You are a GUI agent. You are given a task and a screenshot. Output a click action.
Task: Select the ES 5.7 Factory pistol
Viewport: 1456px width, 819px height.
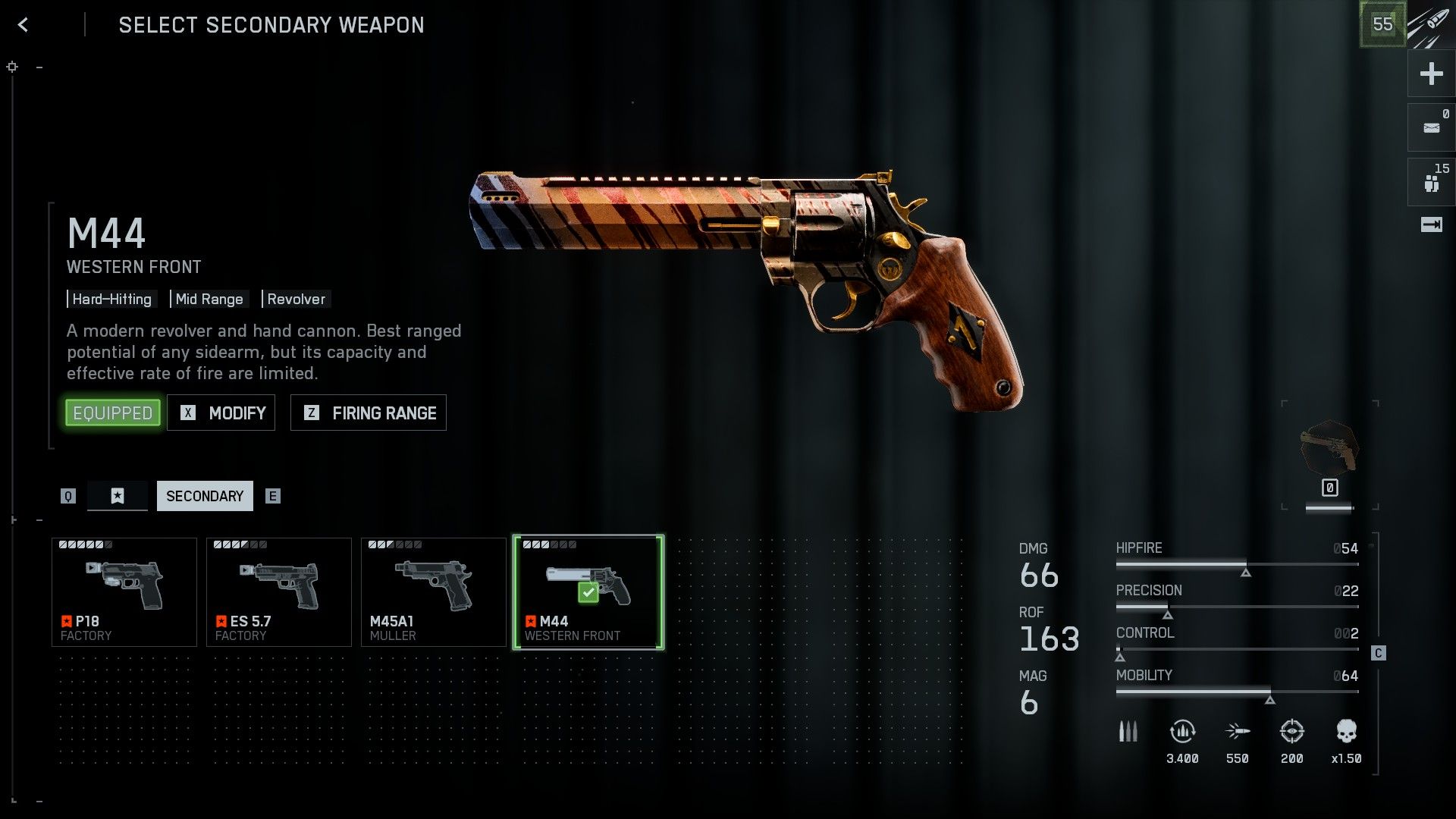(x=279, y=592)
